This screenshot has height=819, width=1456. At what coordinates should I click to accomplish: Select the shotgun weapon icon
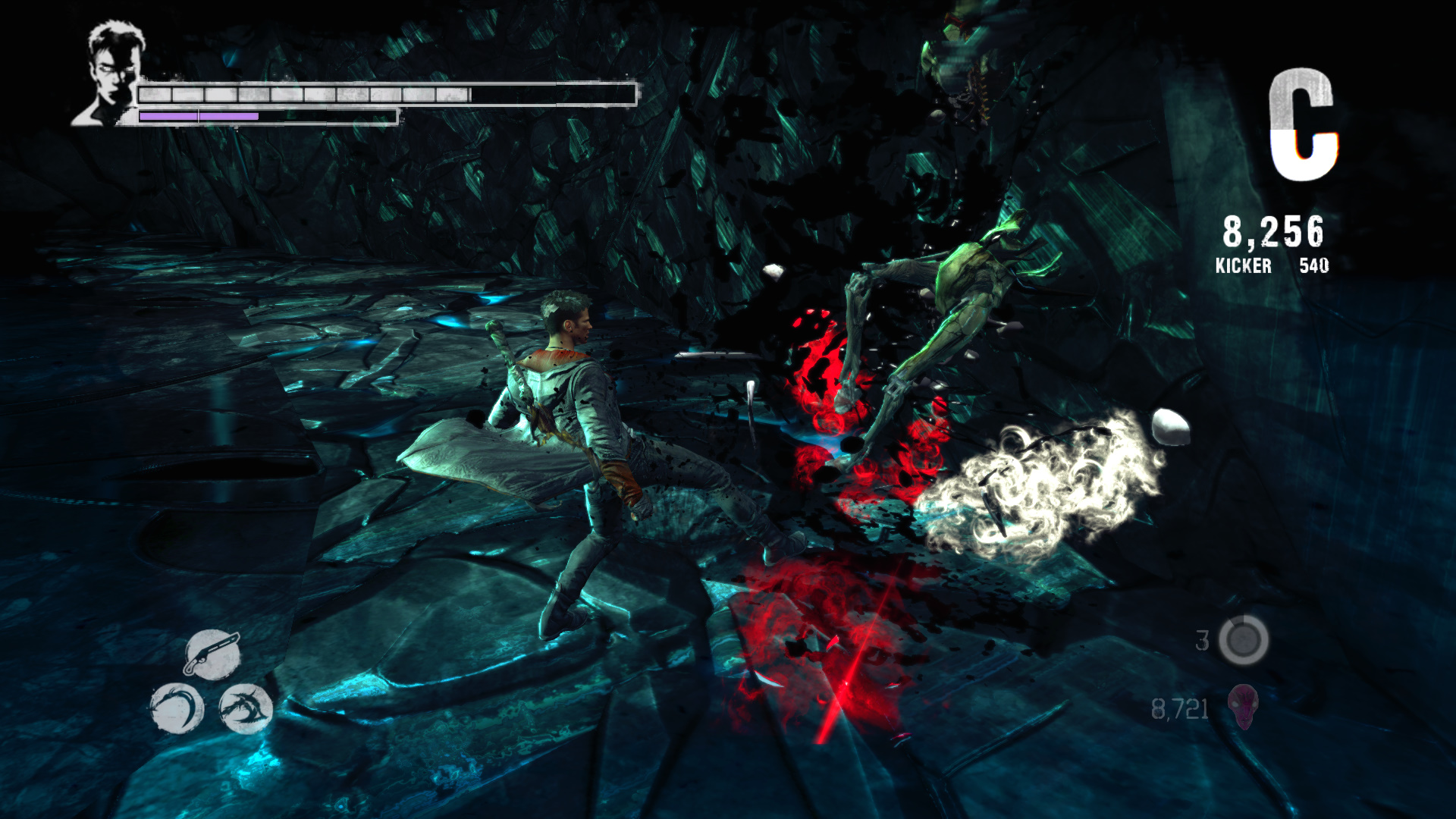[212, 654]
